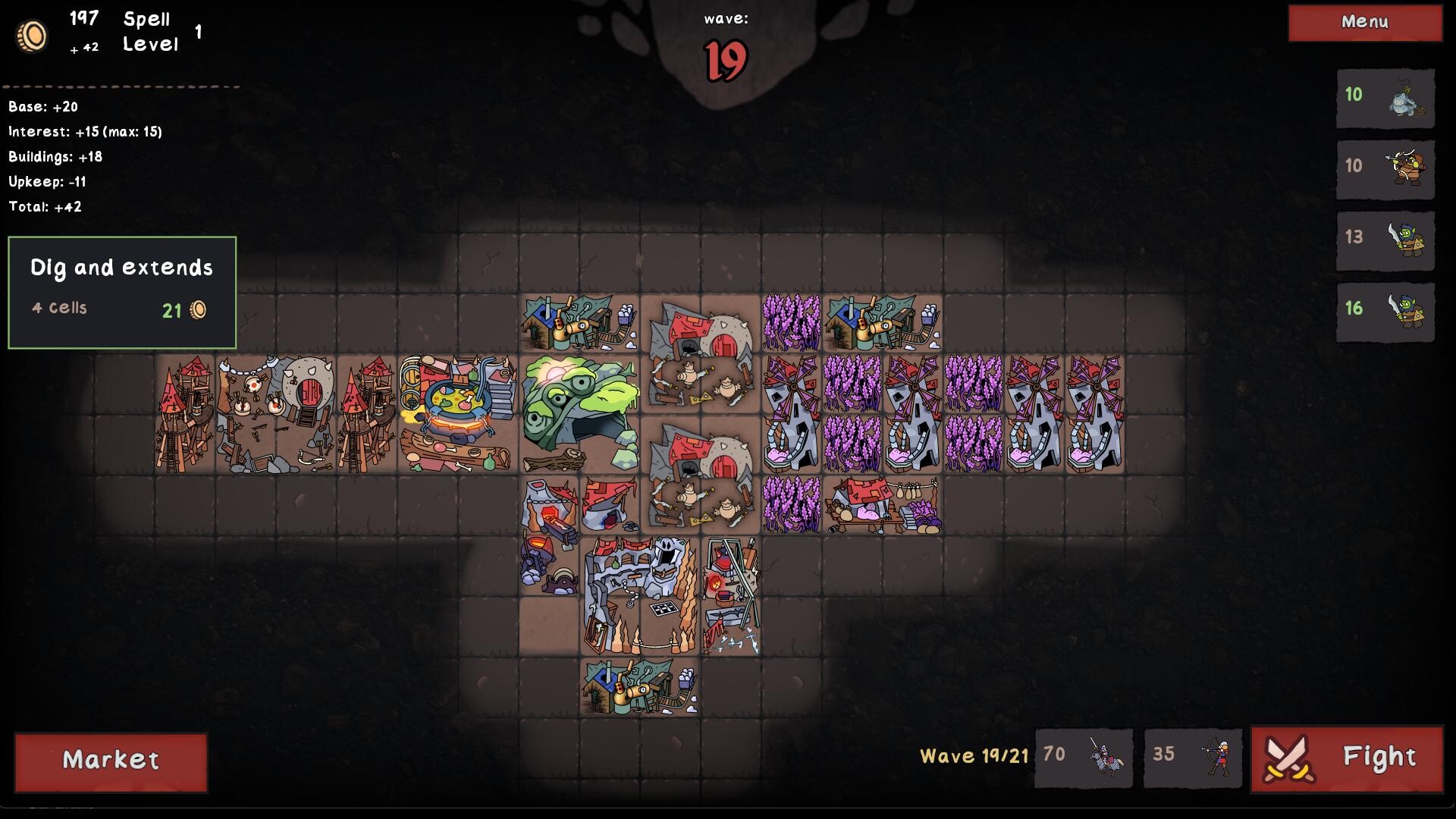Open the Menu
Image resolution: width=1456 pixels, height=819 pixels.
pyautogui.click(x=1363, y=23)
